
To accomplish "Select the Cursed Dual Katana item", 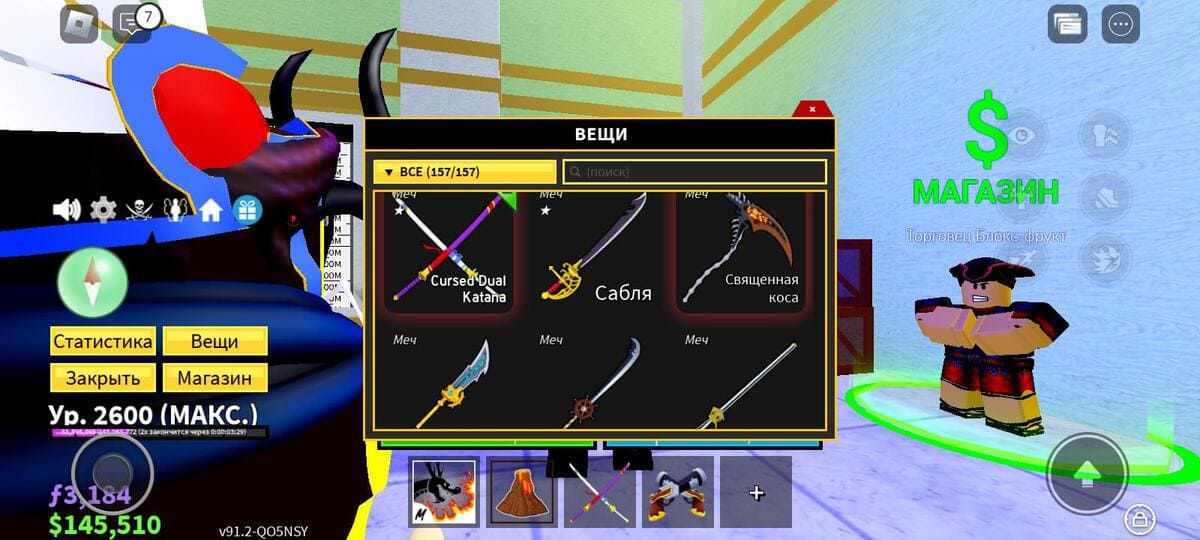I will click(x=449, y=252).
